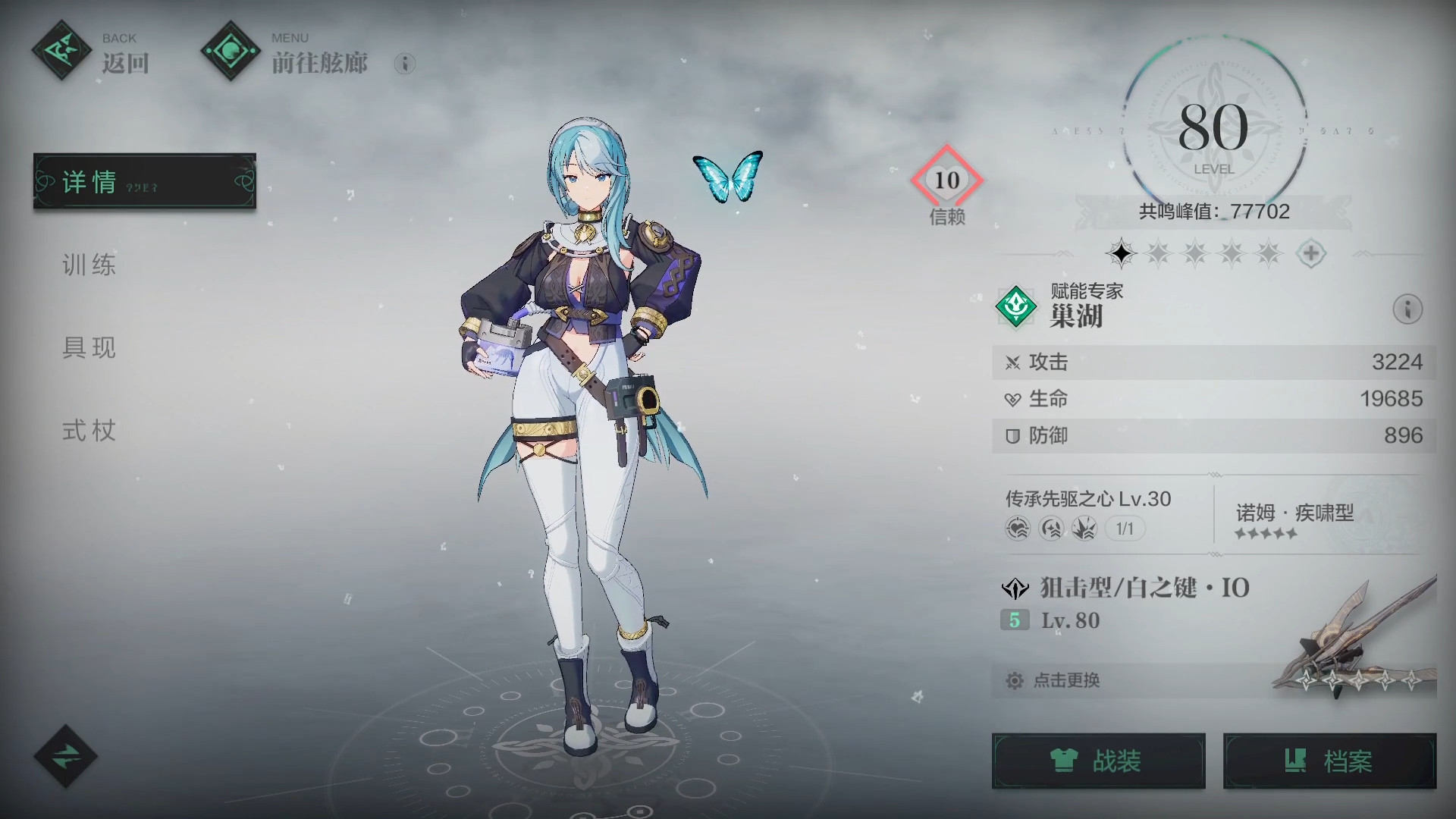Select the 详情 tab

144,181
